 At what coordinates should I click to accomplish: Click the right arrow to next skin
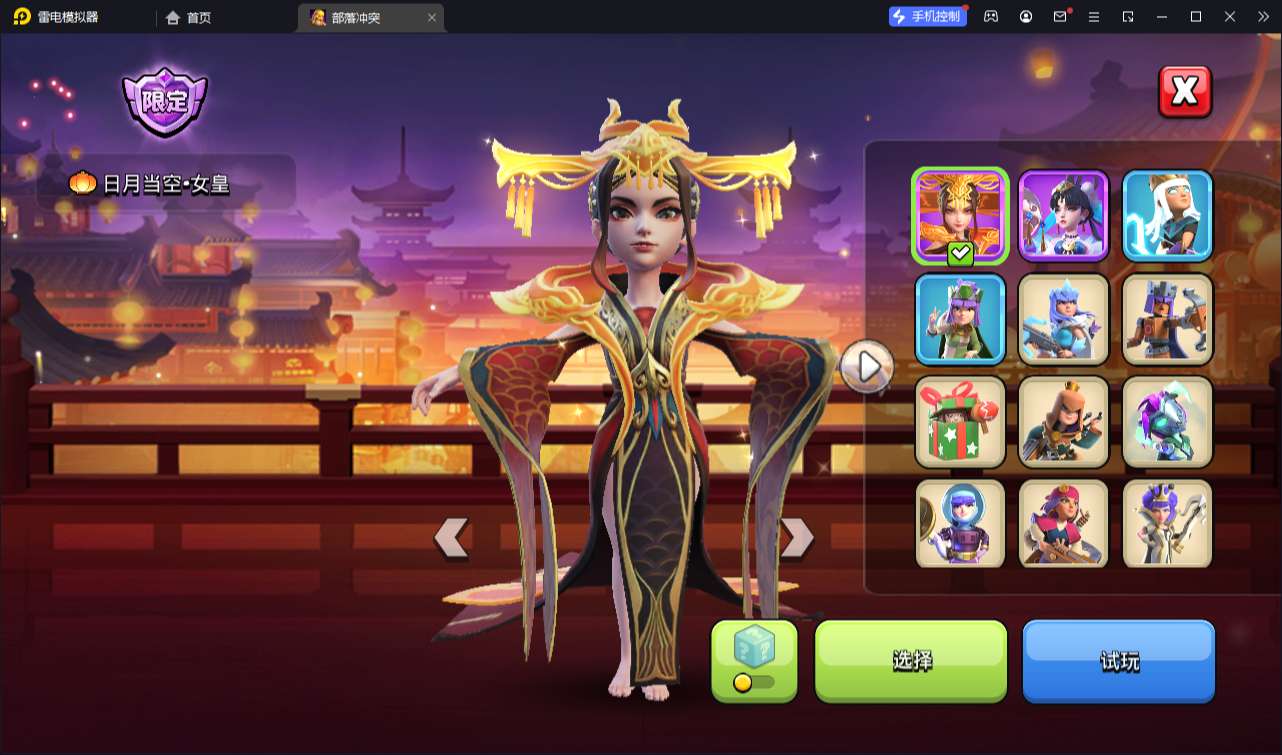pos(795,537)
